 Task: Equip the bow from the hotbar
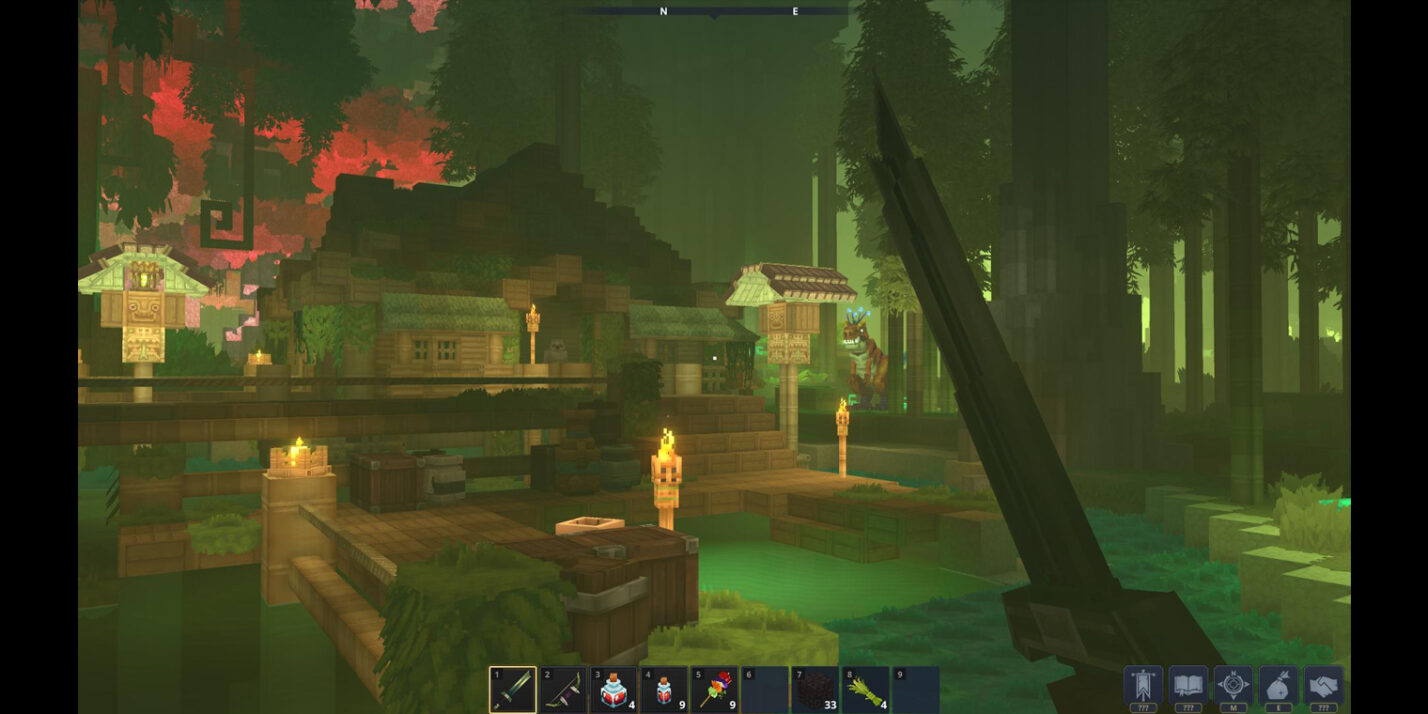[563, 689]
